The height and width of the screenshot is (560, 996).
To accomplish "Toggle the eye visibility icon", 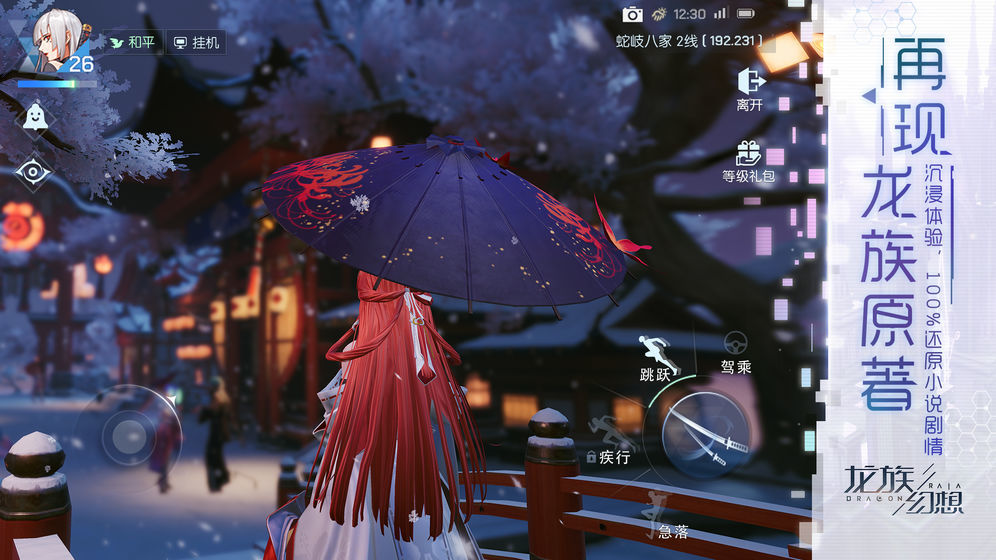I will click(x=34, y=172).
